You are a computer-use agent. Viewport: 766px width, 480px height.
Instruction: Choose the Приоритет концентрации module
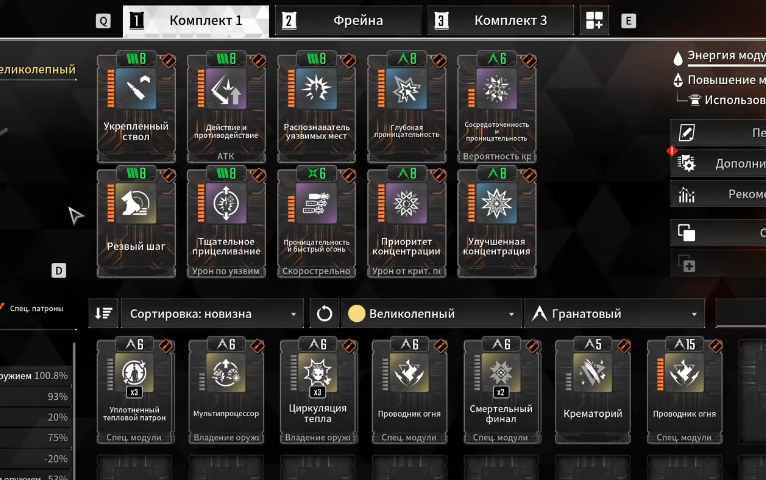click(x=406, y=221)
